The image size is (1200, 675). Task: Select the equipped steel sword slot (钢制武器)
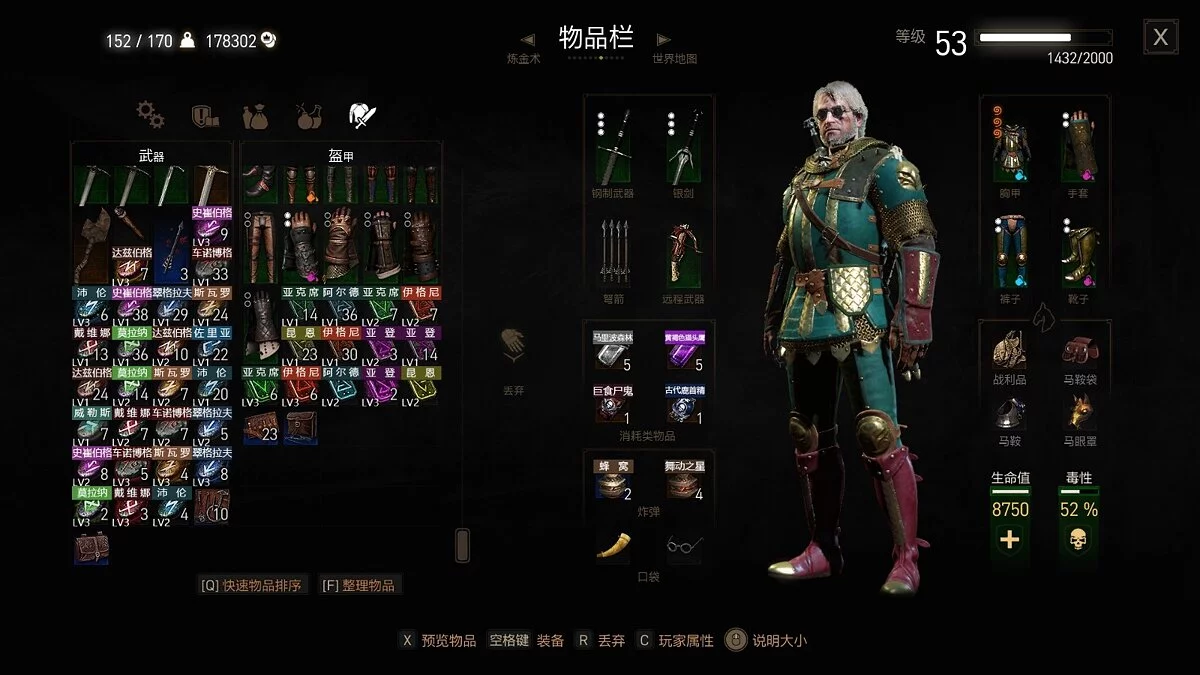pyautogui.click(x=614, y=146)
